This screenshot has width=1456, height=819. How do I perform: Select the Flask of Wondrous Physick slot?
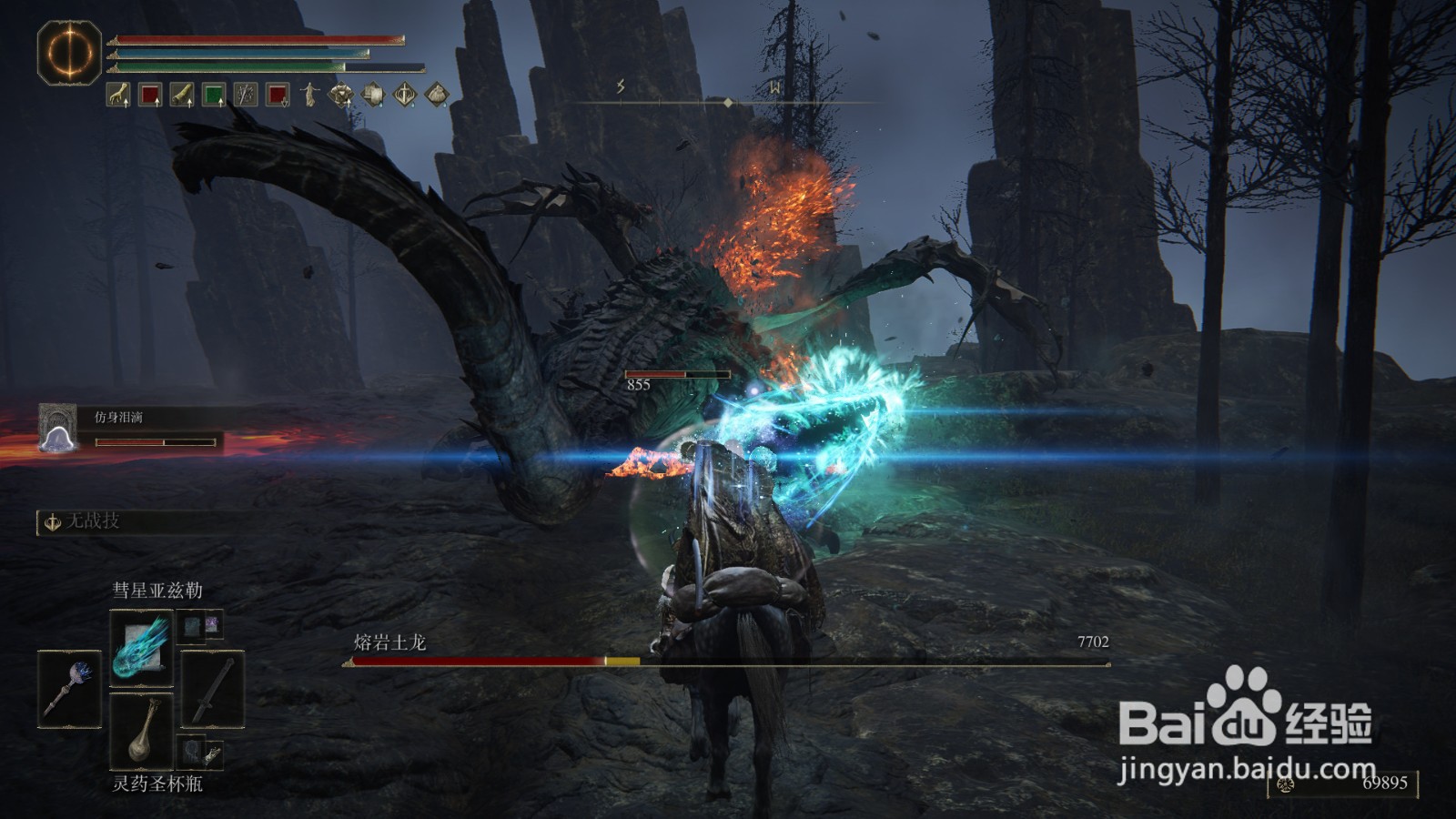(x=141, y=729)
